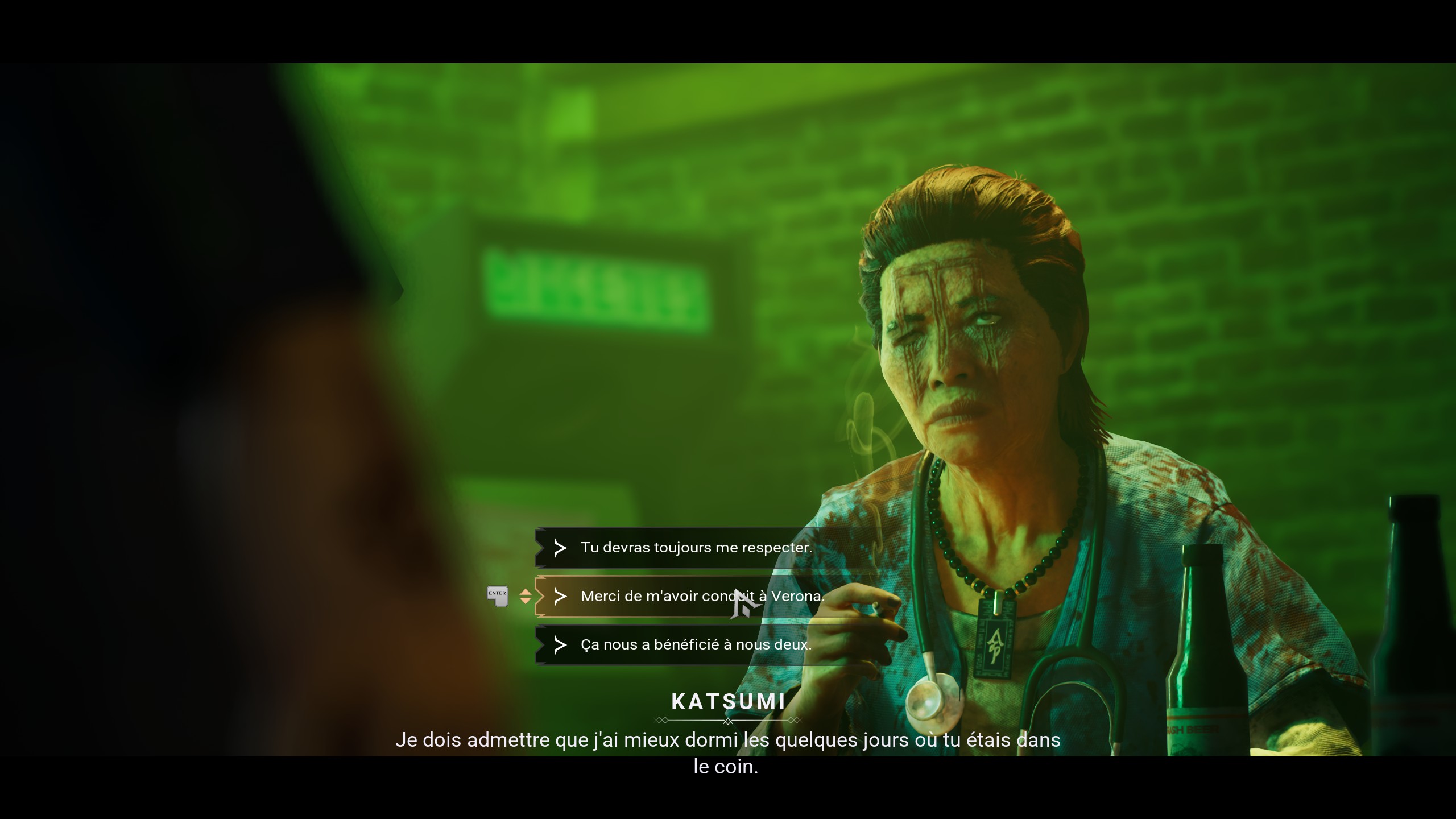Viewport: 1456px width, 819px height.
Task: Click the chevron icon beside the highlighted Verona reply
Action: coord(561,597)
